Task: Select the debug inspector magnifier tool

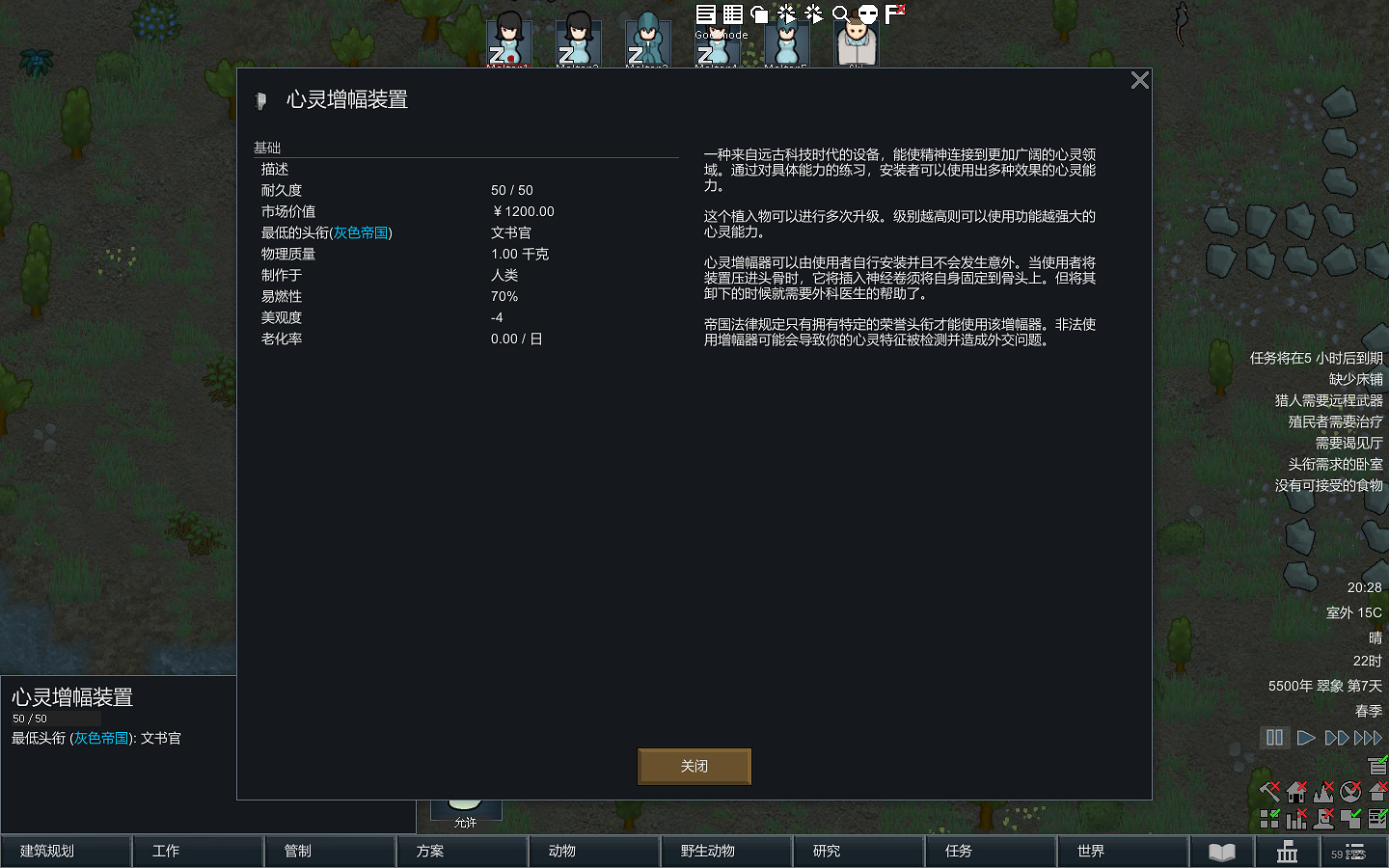Action: click(841, 14)
